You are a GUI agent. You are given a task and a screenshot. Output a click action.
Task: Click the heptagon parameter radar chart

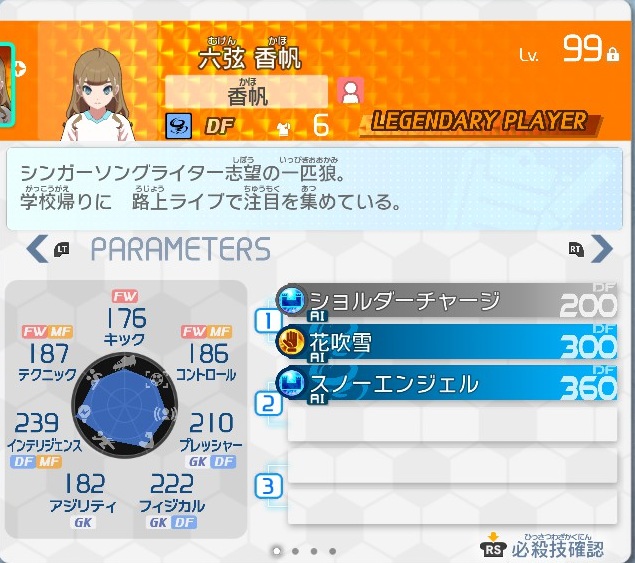(x=125, y=411)
